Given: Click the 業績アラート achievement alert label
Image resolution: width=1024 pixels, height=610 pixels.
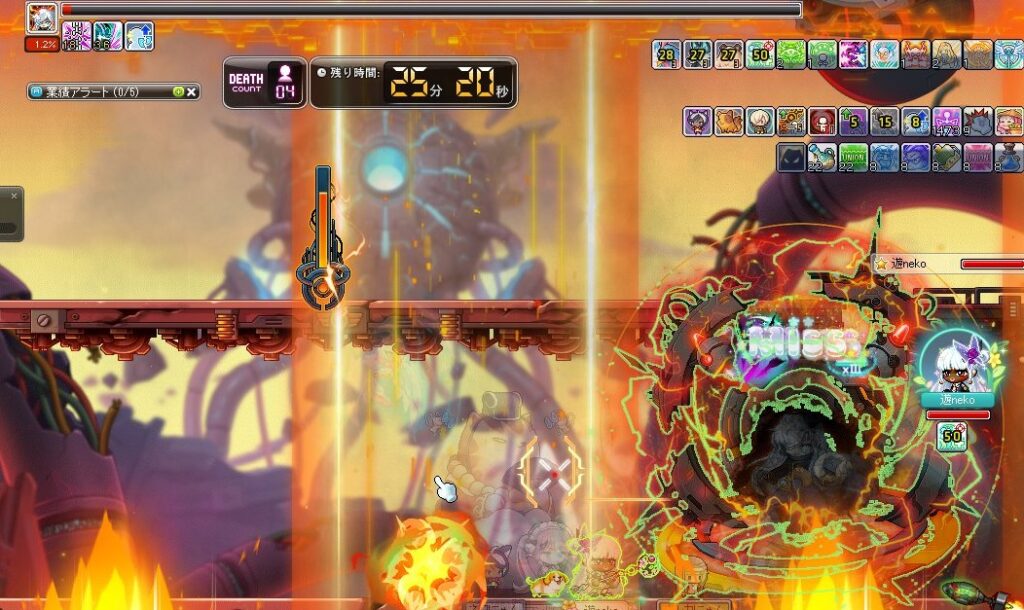Looking at the screenshot, I should point(92,92).
